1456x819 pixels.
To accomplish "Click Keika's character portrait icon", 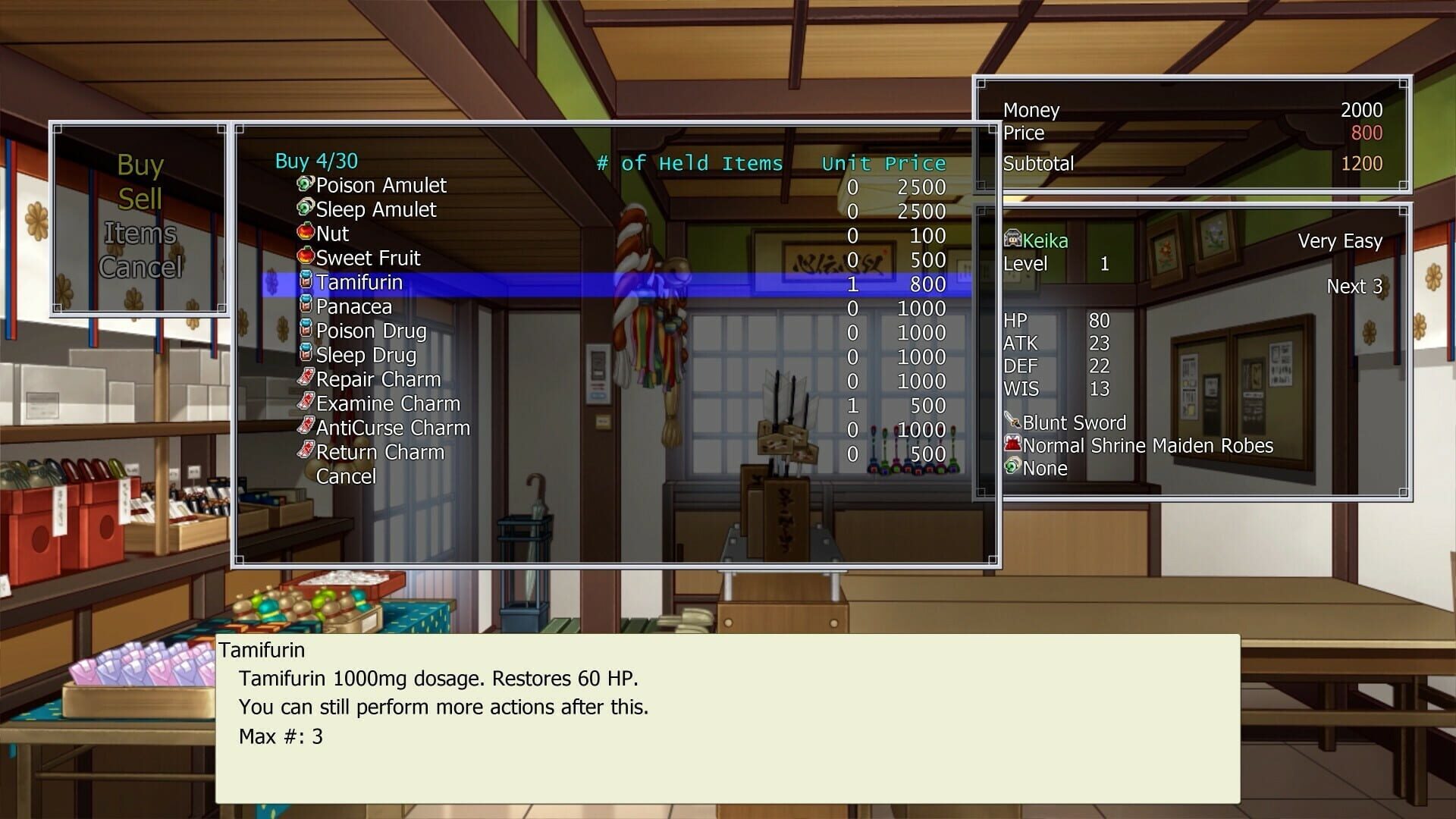I will point(1012,240).
